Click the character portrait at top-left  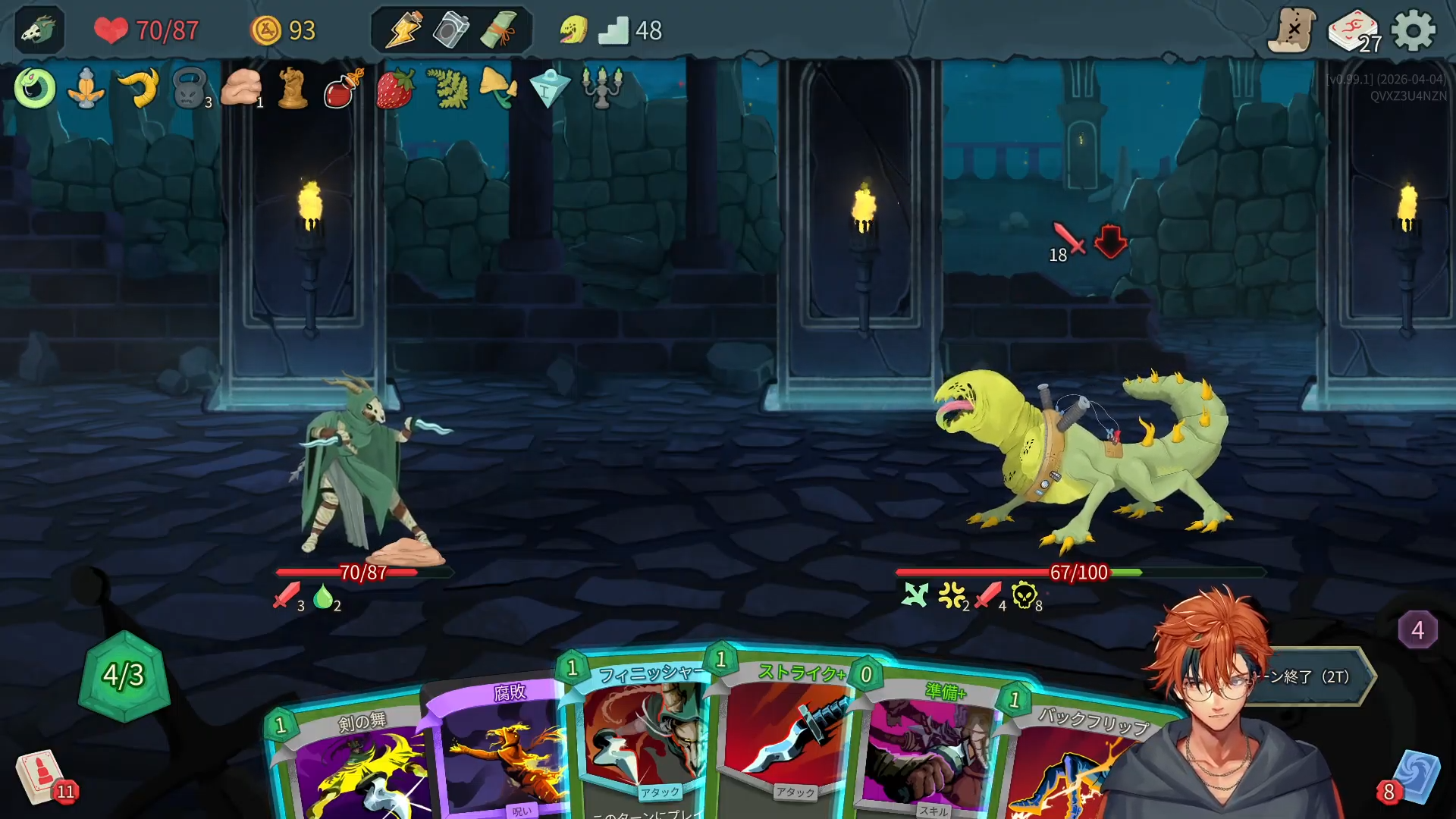point(39,30)
